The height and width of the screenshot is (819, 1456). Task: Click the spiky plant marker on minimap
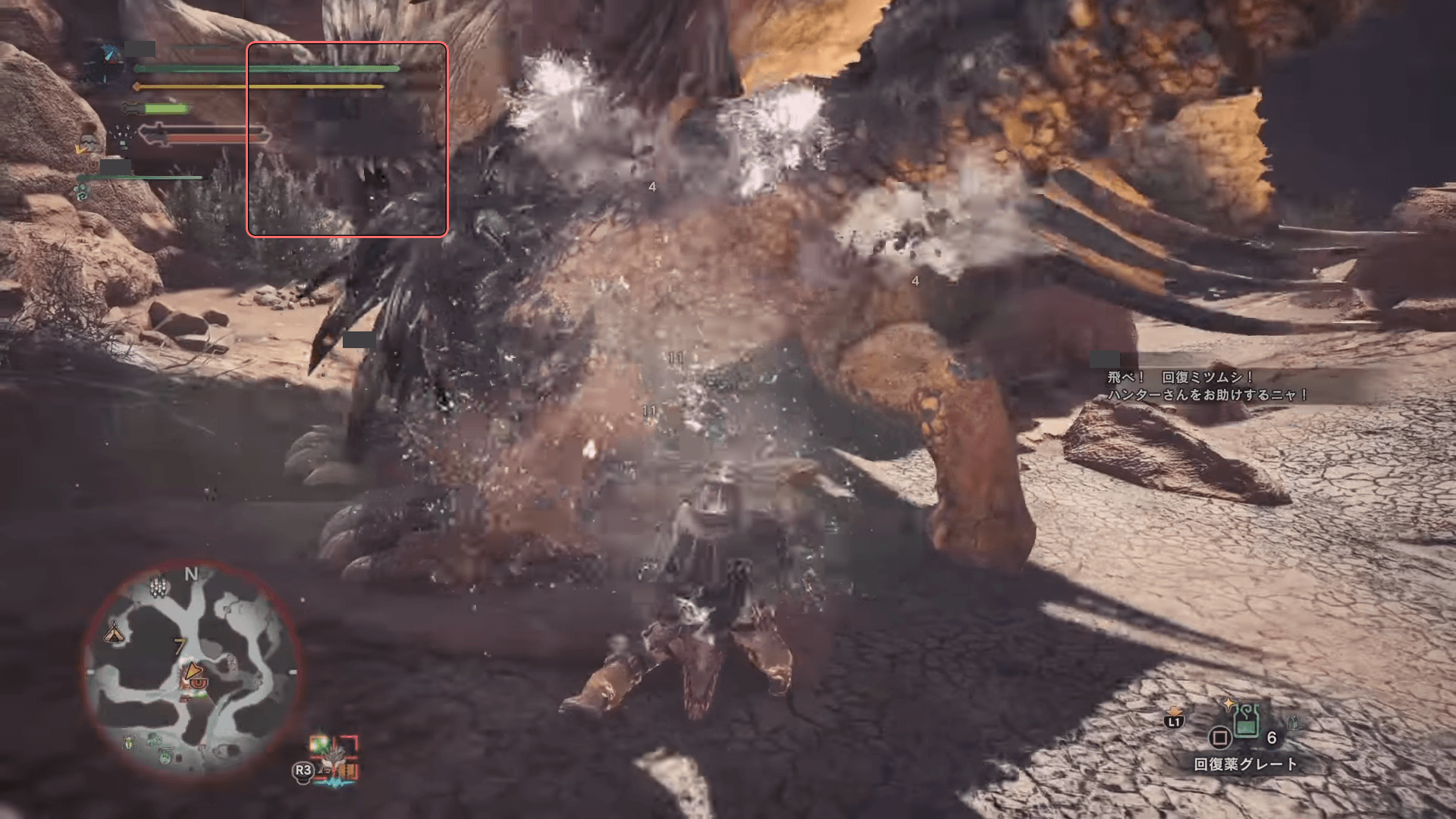pos(158,586)
